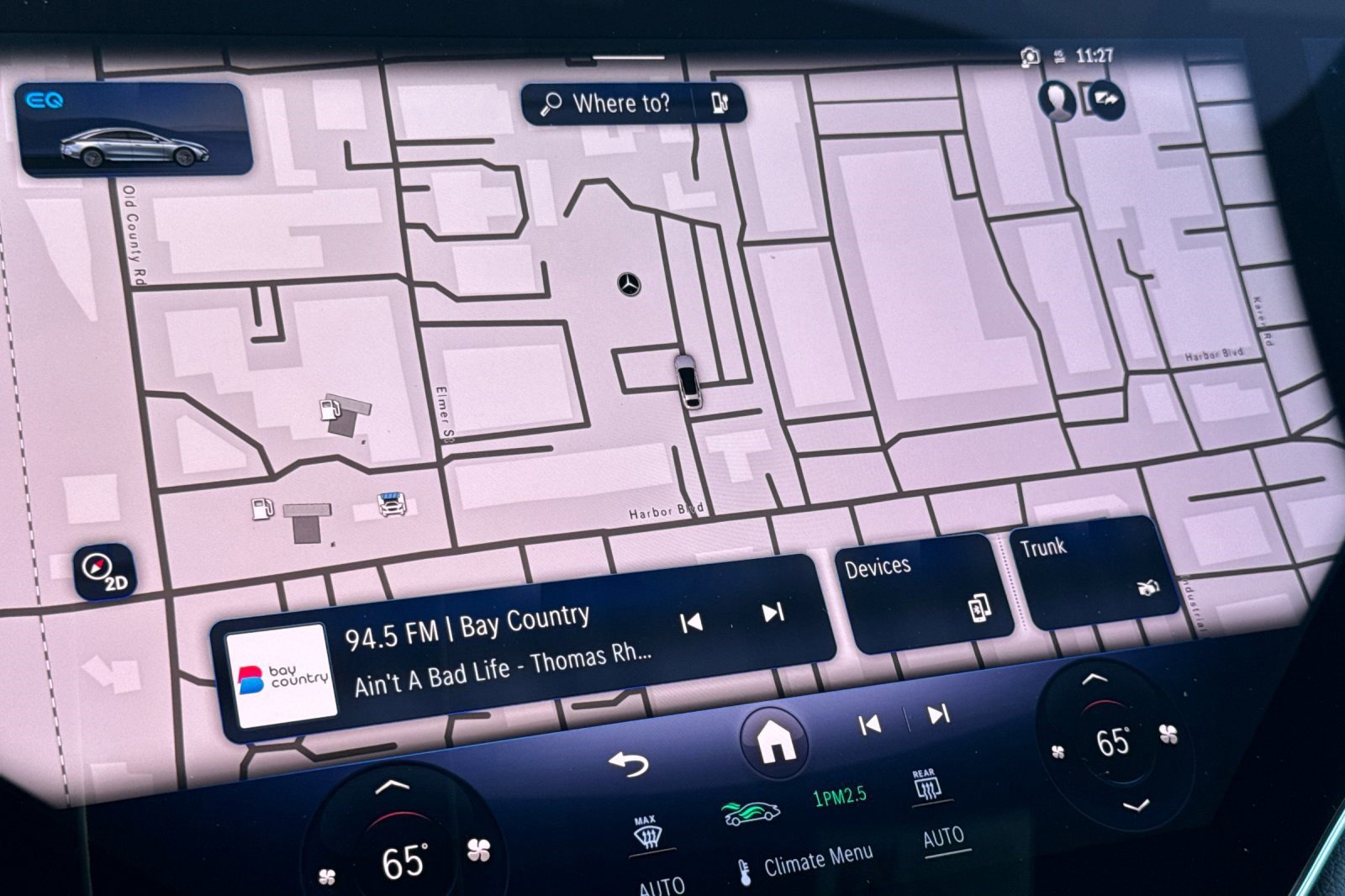
Task: Select the Mercedes star marker on the map
Action: pyautogui.click(x=629, y=284)
